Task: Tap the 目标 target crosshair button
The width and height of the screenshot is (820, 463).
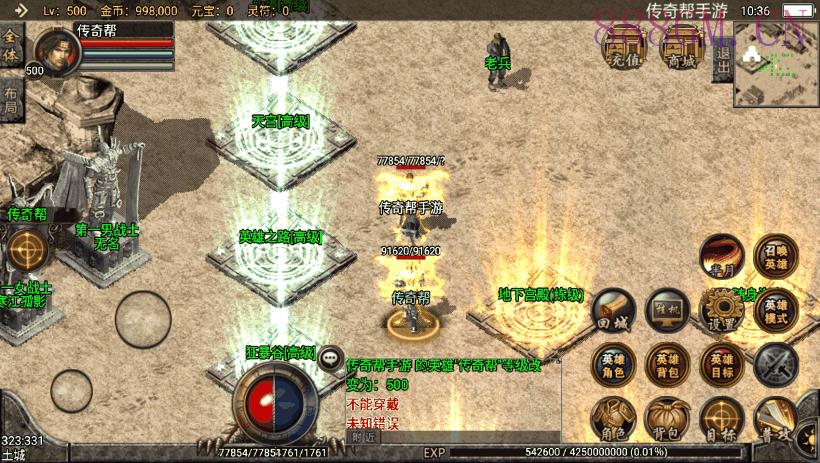Action: (720, 419)
